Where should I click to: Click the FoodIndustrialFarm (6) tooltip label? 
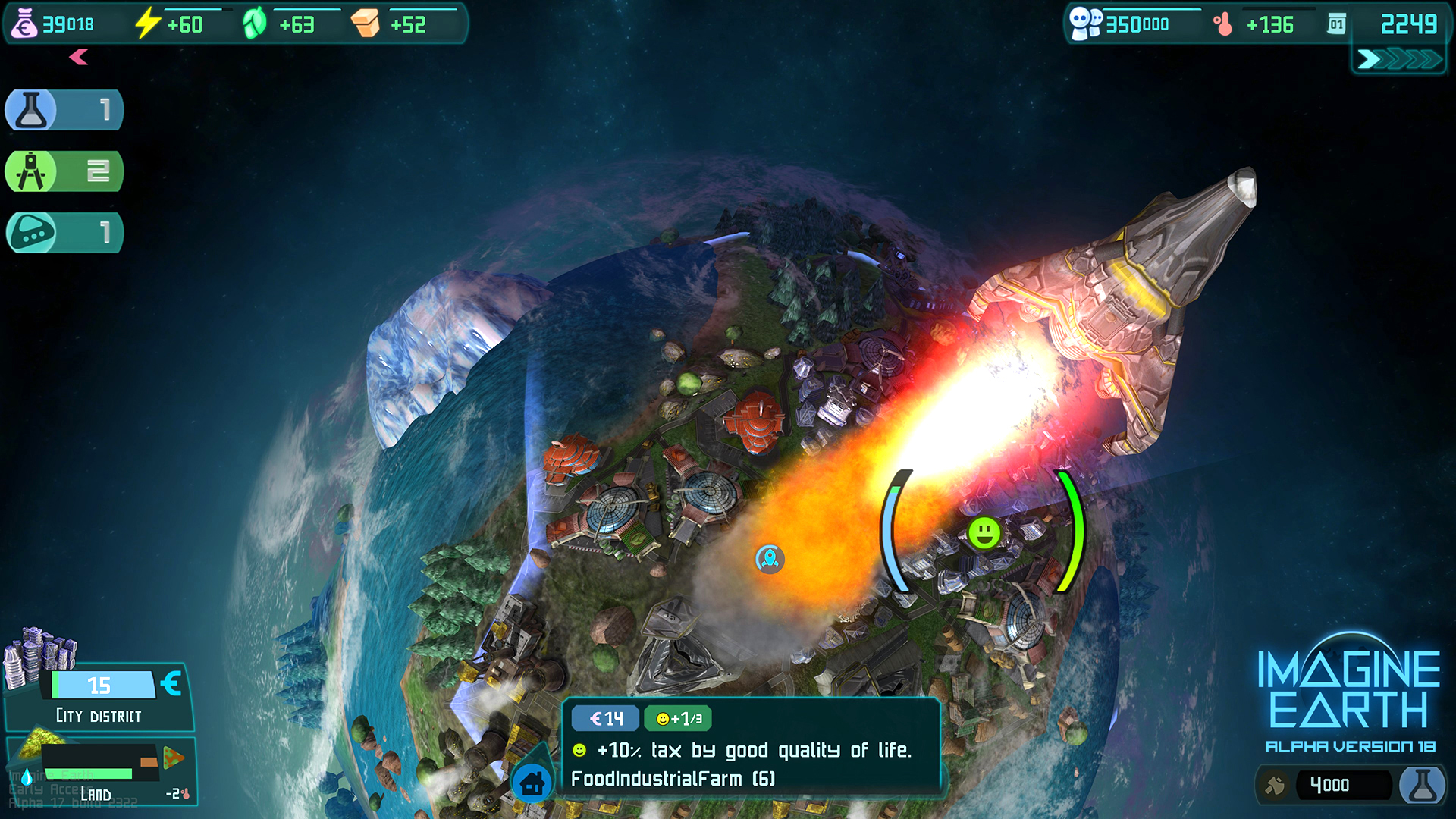(x=672, y=778)
